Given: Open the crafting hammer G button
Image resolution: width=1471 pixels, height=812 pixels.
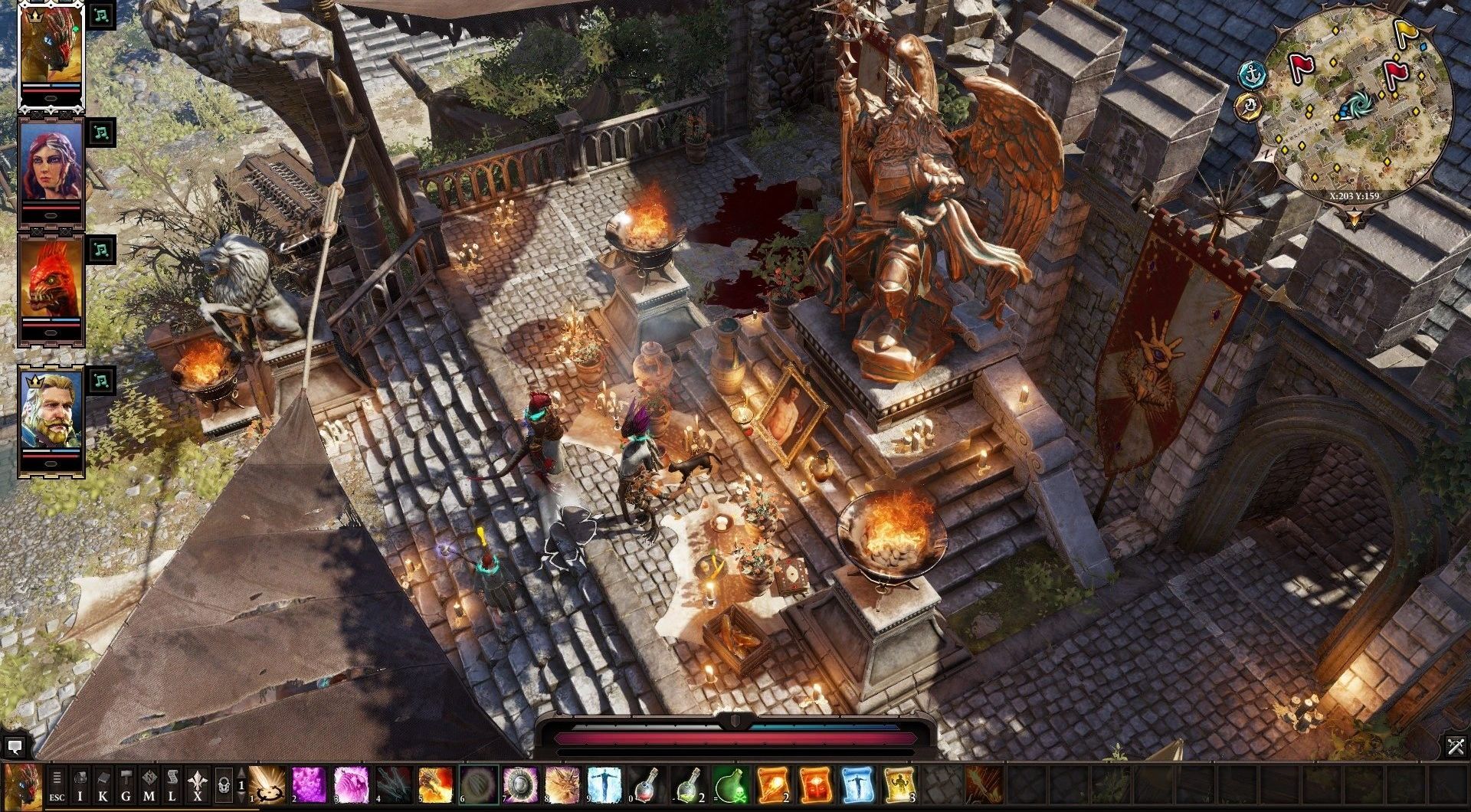Looking at the screenshot, I should click(126, 786).
